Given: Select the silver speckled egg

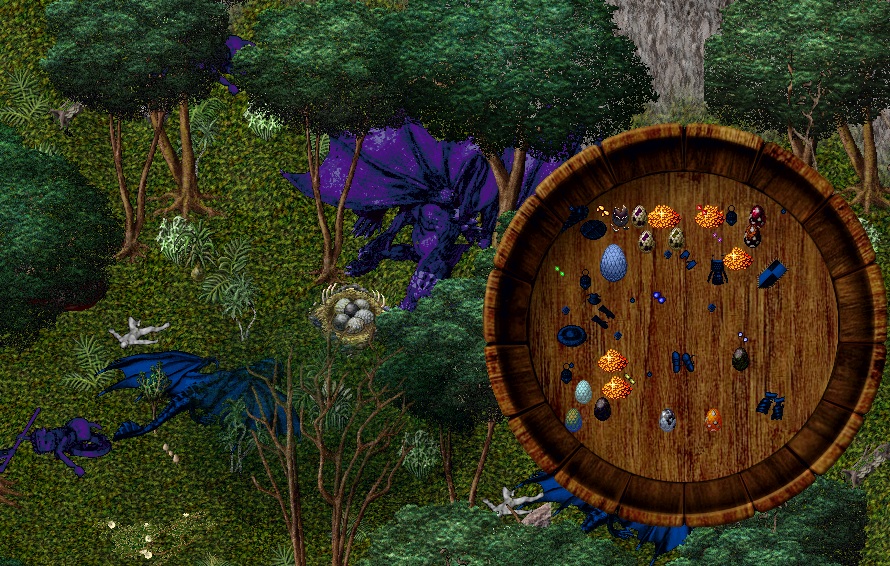Looking at the screenshot, I should [667, 420].
